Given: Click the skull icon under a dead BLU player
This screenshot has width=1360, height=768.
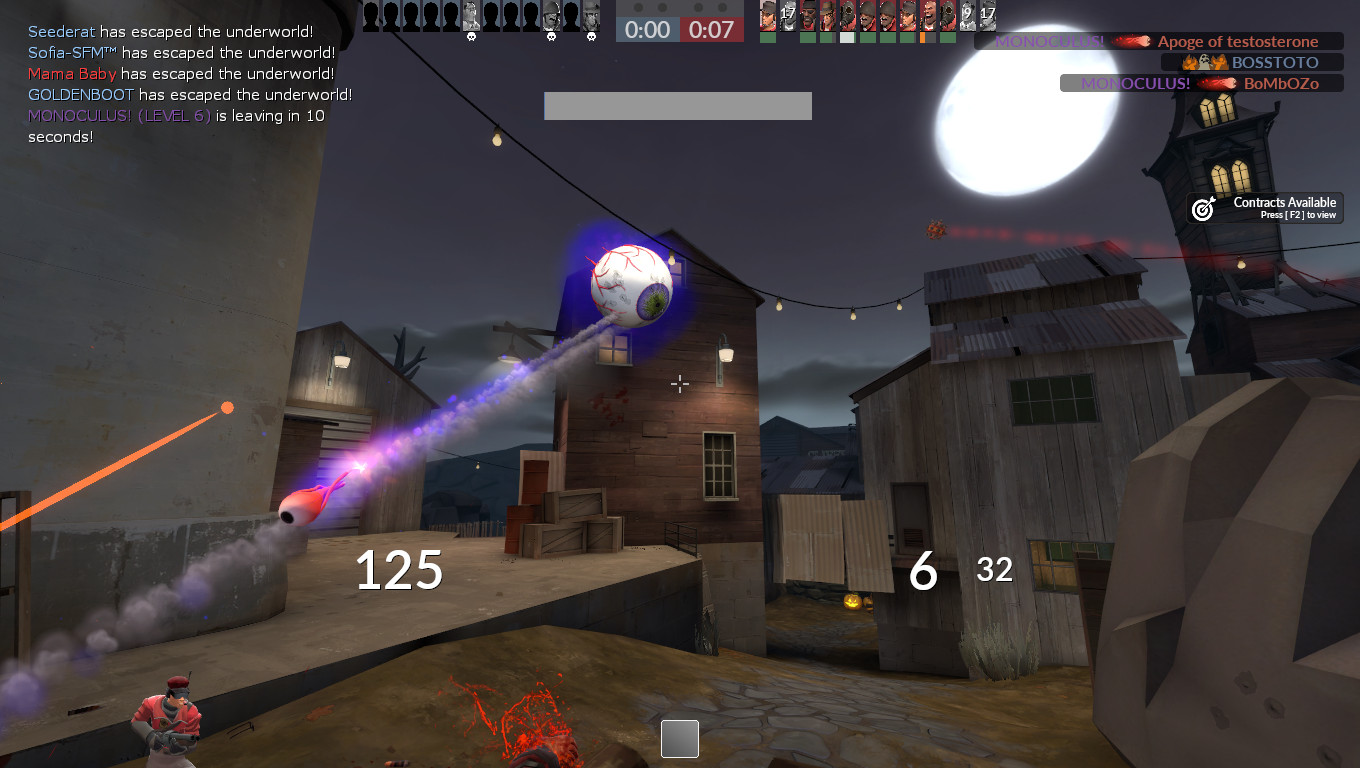Looking at the screenshot, I should (x=551, y=37).
